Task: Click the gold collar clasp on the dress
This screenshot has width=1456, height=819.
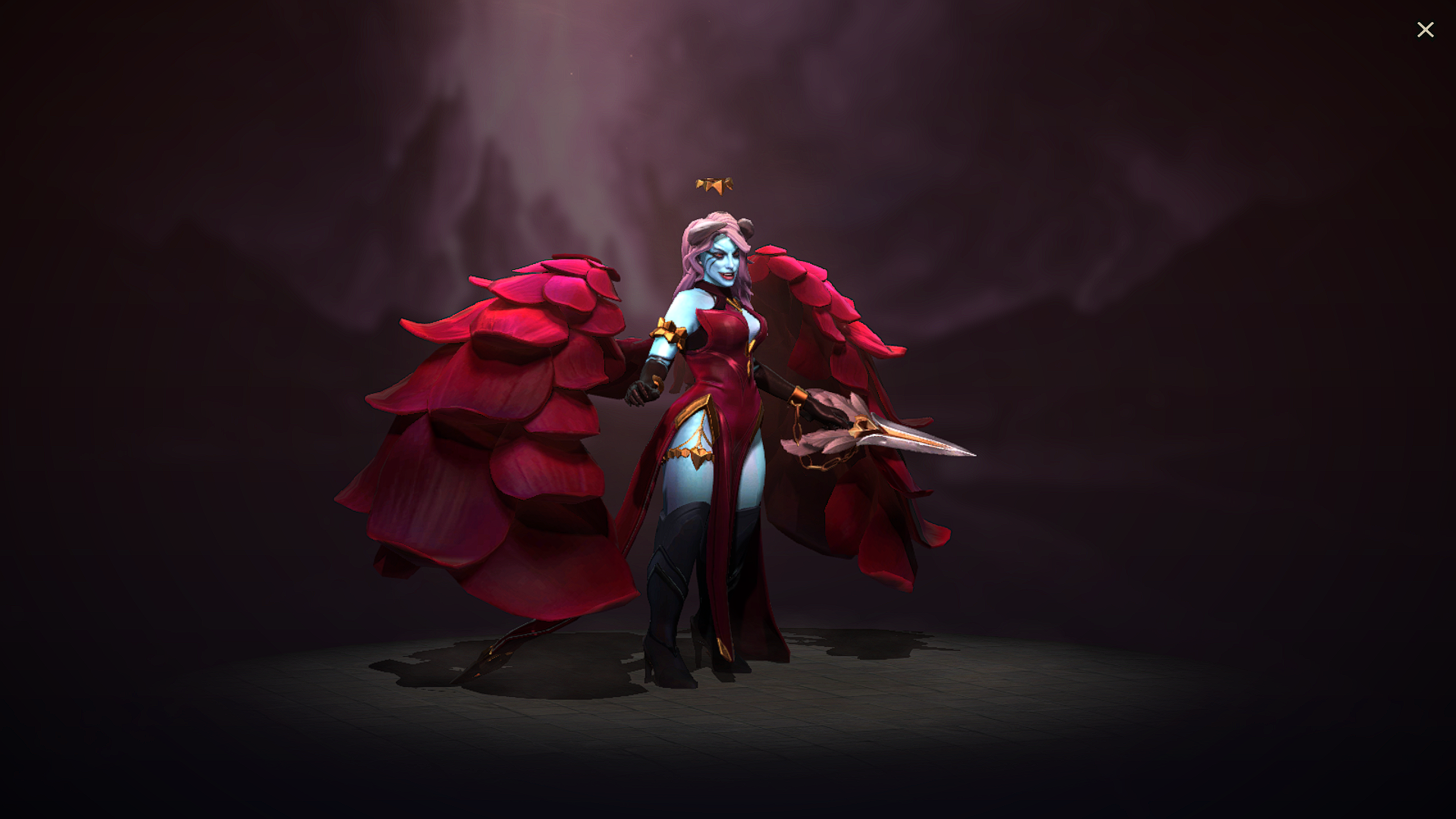Action: point(732,303)
